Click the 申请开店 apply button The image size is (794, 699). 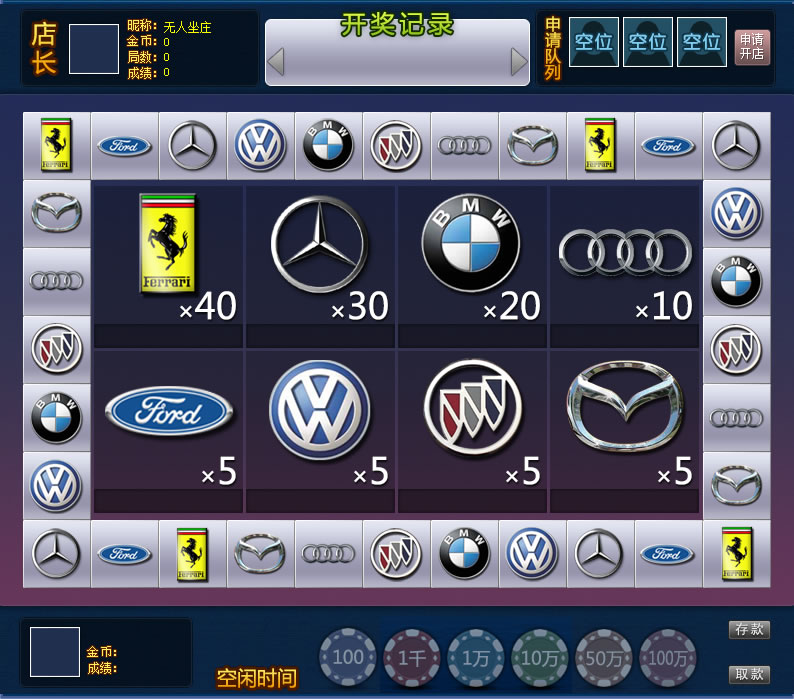[752, 46]
